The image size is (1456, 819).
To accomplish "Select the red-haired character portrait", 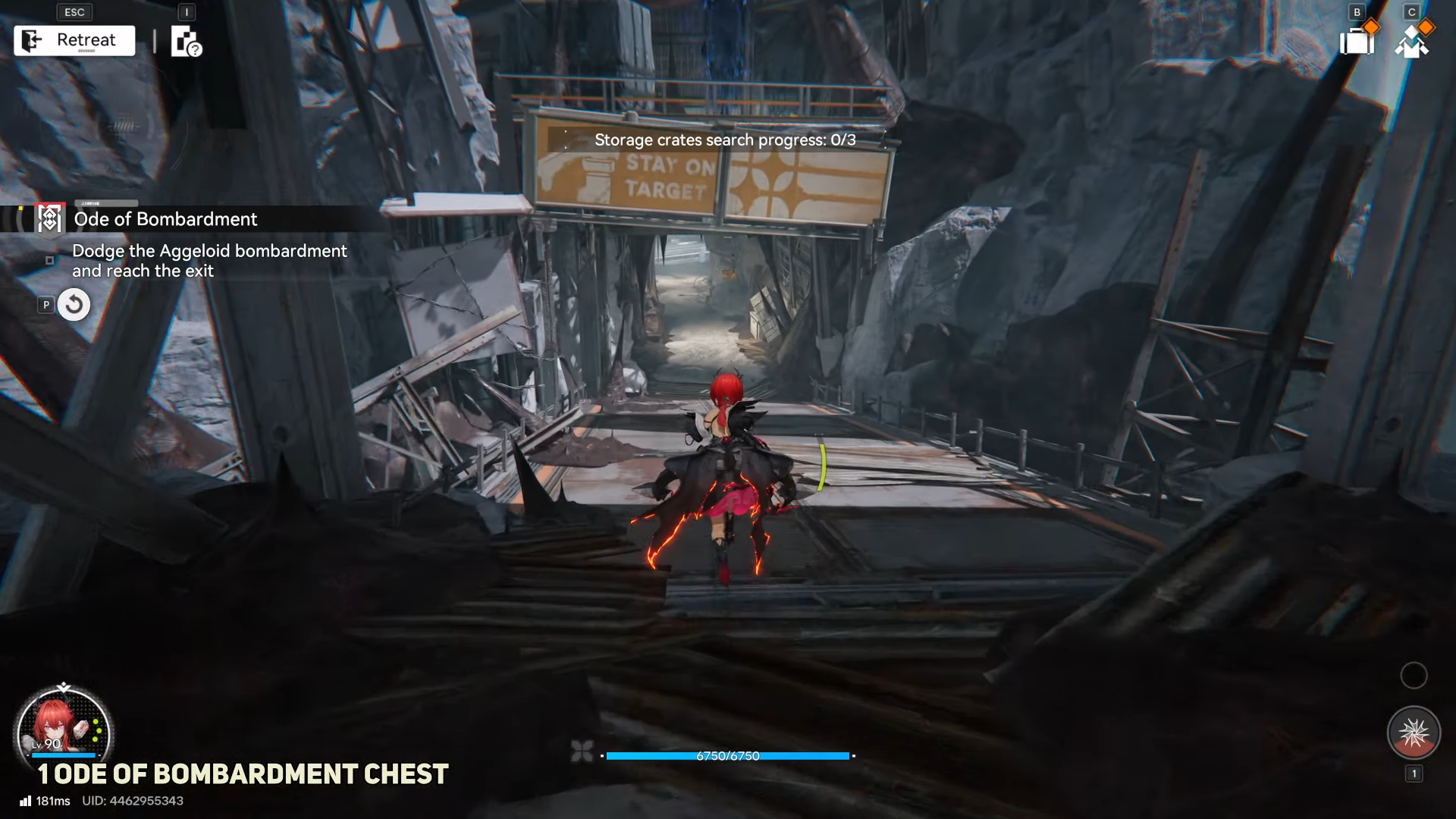I will [x=64, y=731].
